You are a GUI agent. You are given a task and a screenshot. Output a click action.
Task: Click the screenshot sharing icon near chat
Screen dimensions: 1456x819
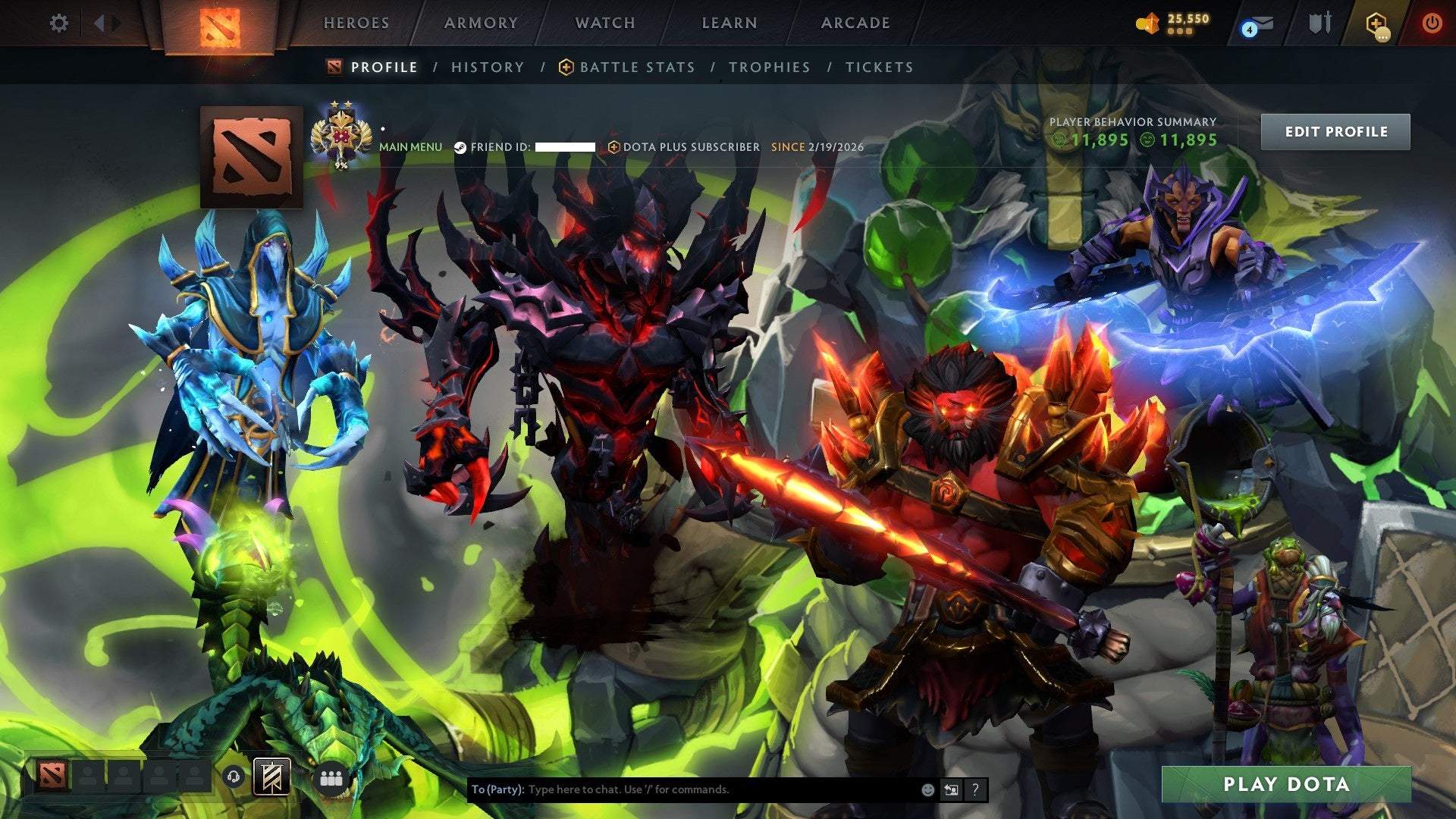[951, 789]
